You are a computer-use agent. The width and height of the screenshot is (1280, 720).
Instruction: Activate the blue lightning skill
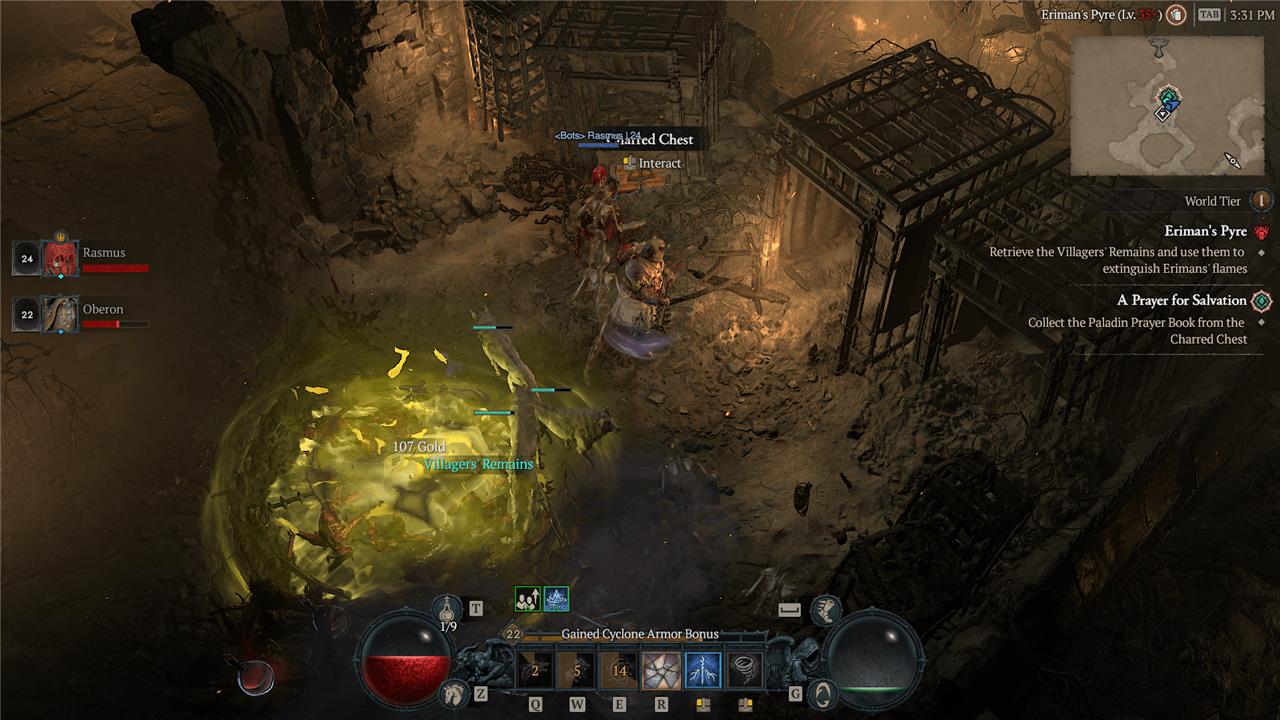coord(703,671)
